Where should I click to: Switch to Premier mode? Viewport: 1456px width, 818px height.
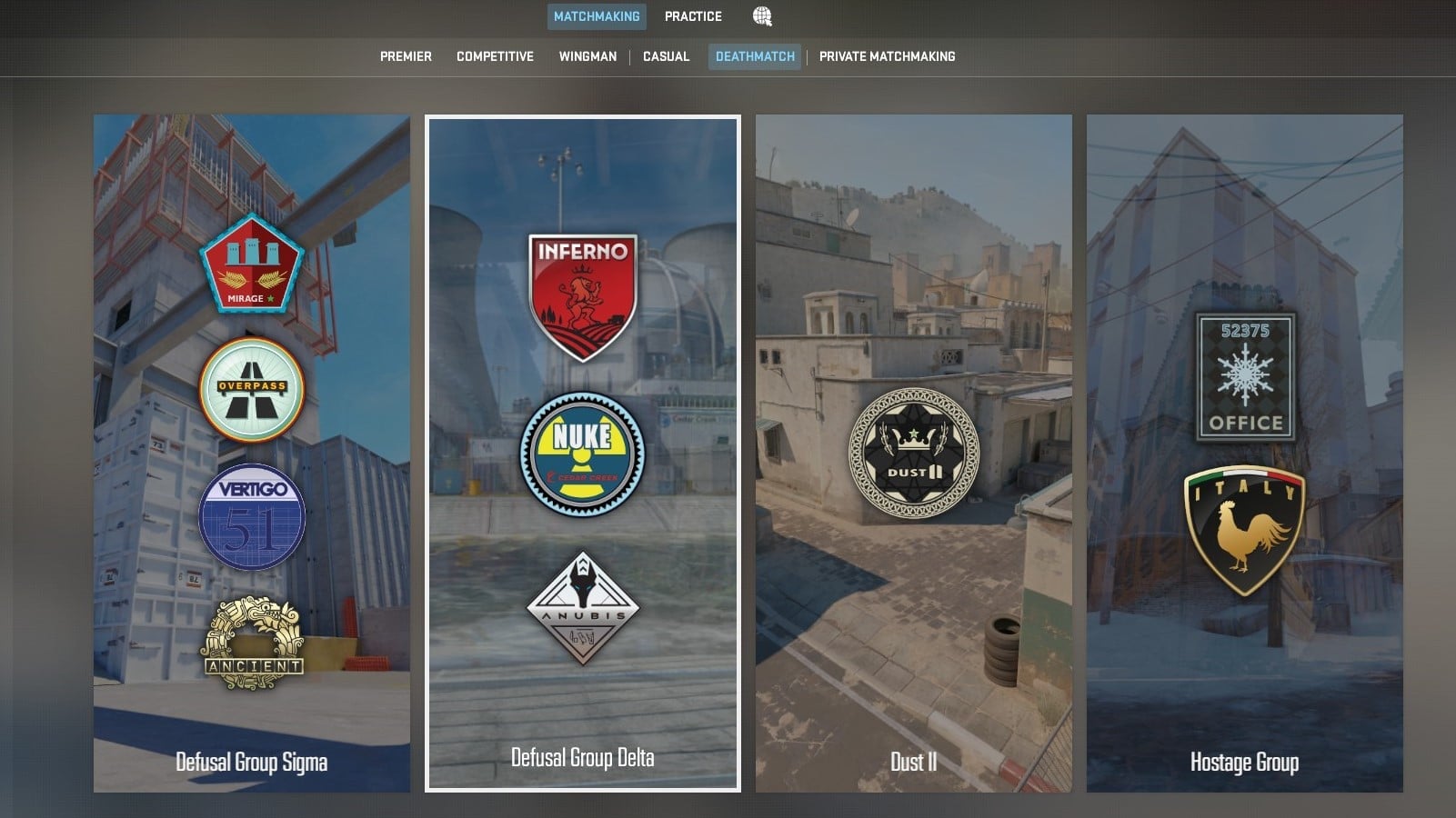point(406,55)
